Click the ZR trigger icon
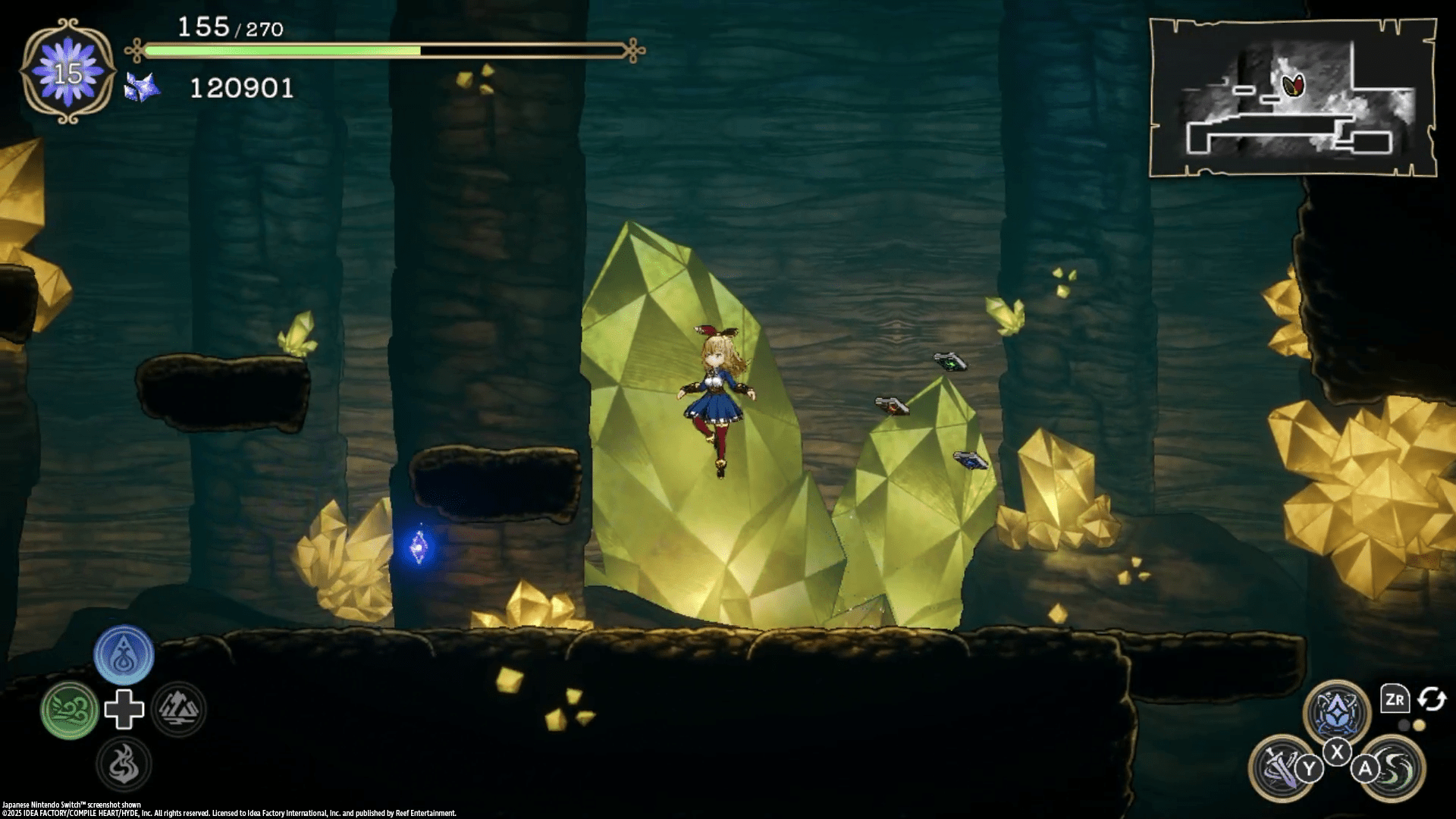The height and width of the screenshot is (819, 1456). pyautogui.click(x=1395, y=698)
